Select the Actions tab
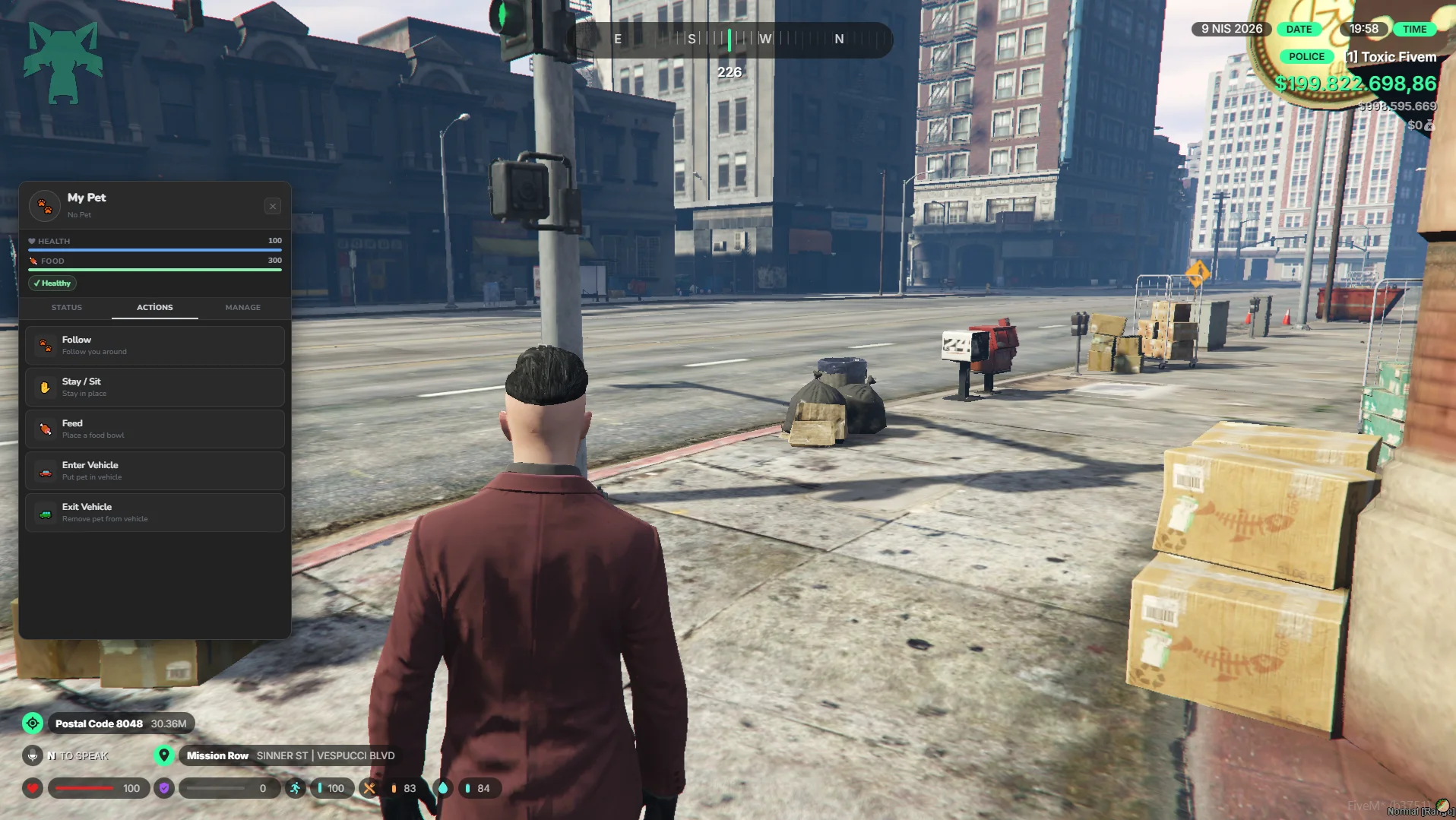 [x=155, y=308]
